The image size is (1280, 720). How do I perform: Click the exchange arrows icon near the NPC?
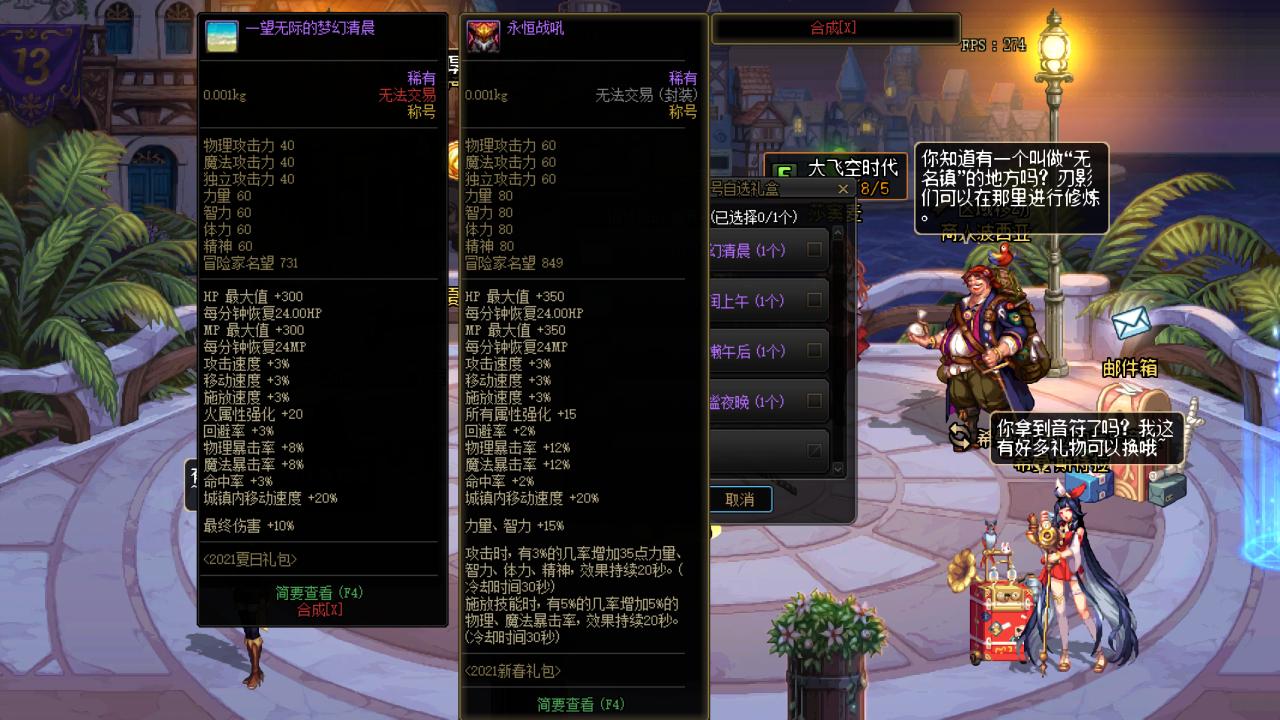tap(959, 434)
